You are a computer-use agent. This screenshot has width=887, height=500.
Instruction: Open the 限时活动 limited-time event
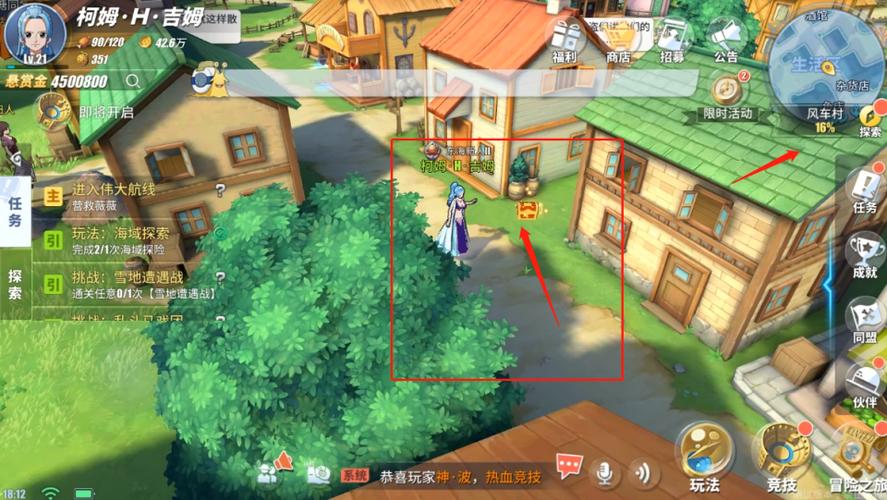tap(728, 96)
